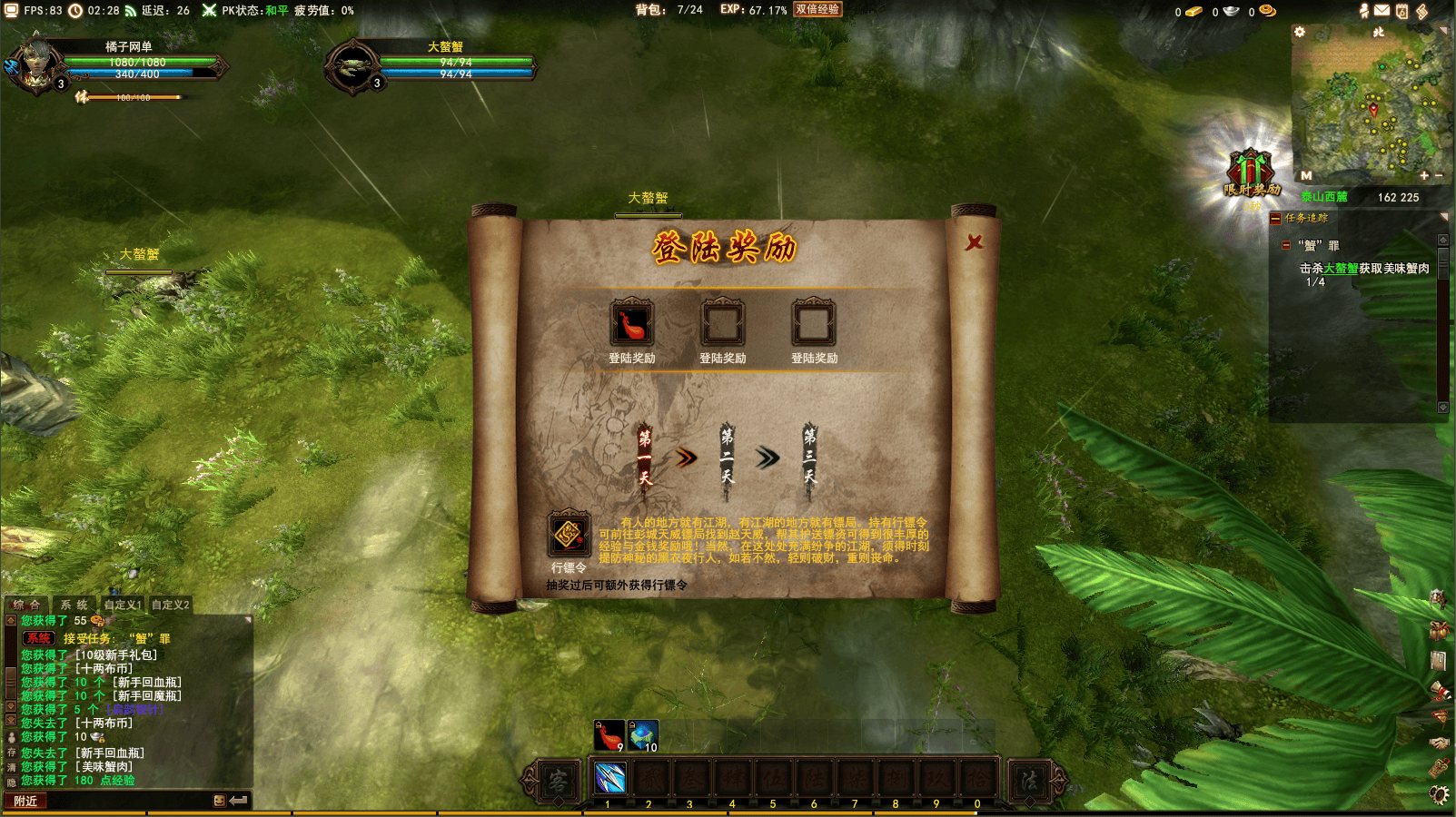Open the calendar icon

(1402, 11)
